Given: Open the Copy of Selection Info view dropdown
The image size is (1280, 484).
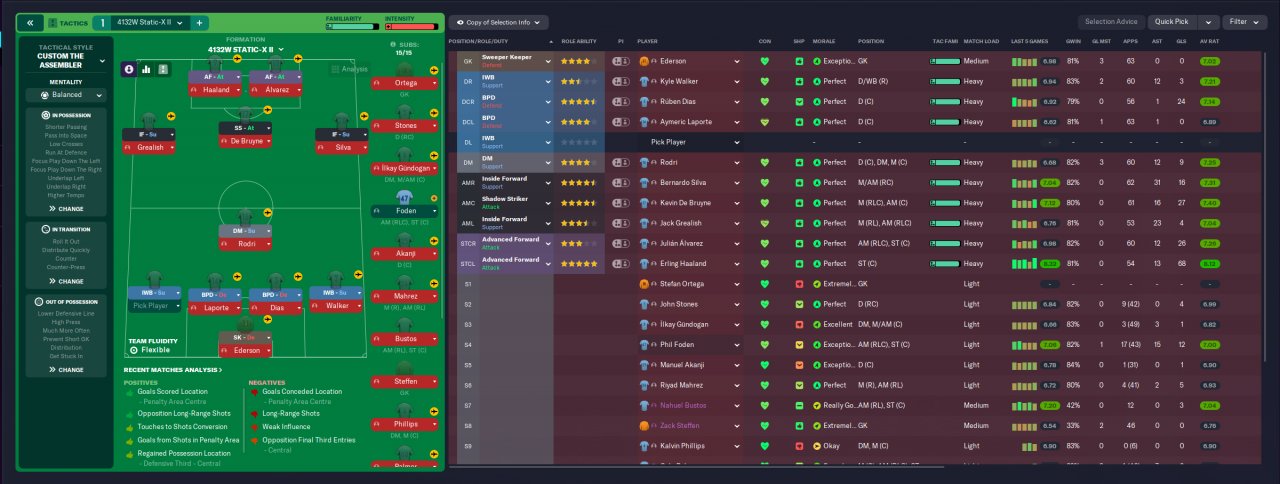Looking at the screenshot, I should click(x=497, y=21).
